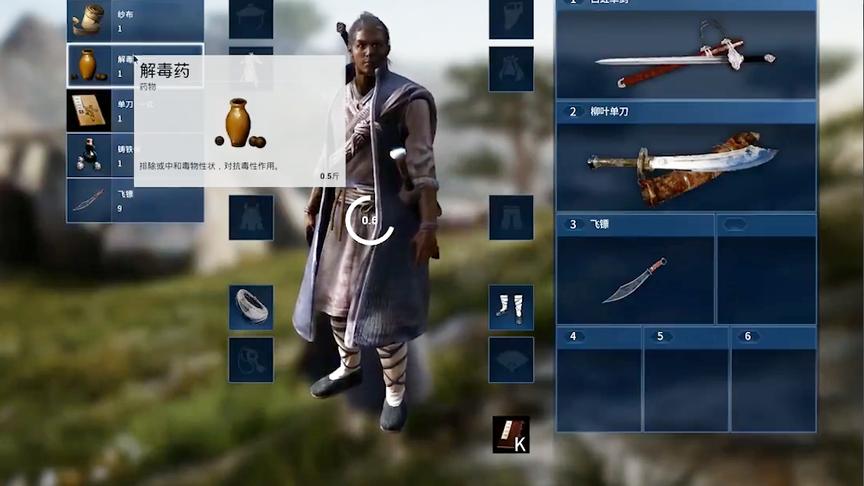Image resolution: width=864 pixels, height=486 pixels.
Task: Select the 解毒药 antidote jar in inventory
Action: (x=89, y=65)
